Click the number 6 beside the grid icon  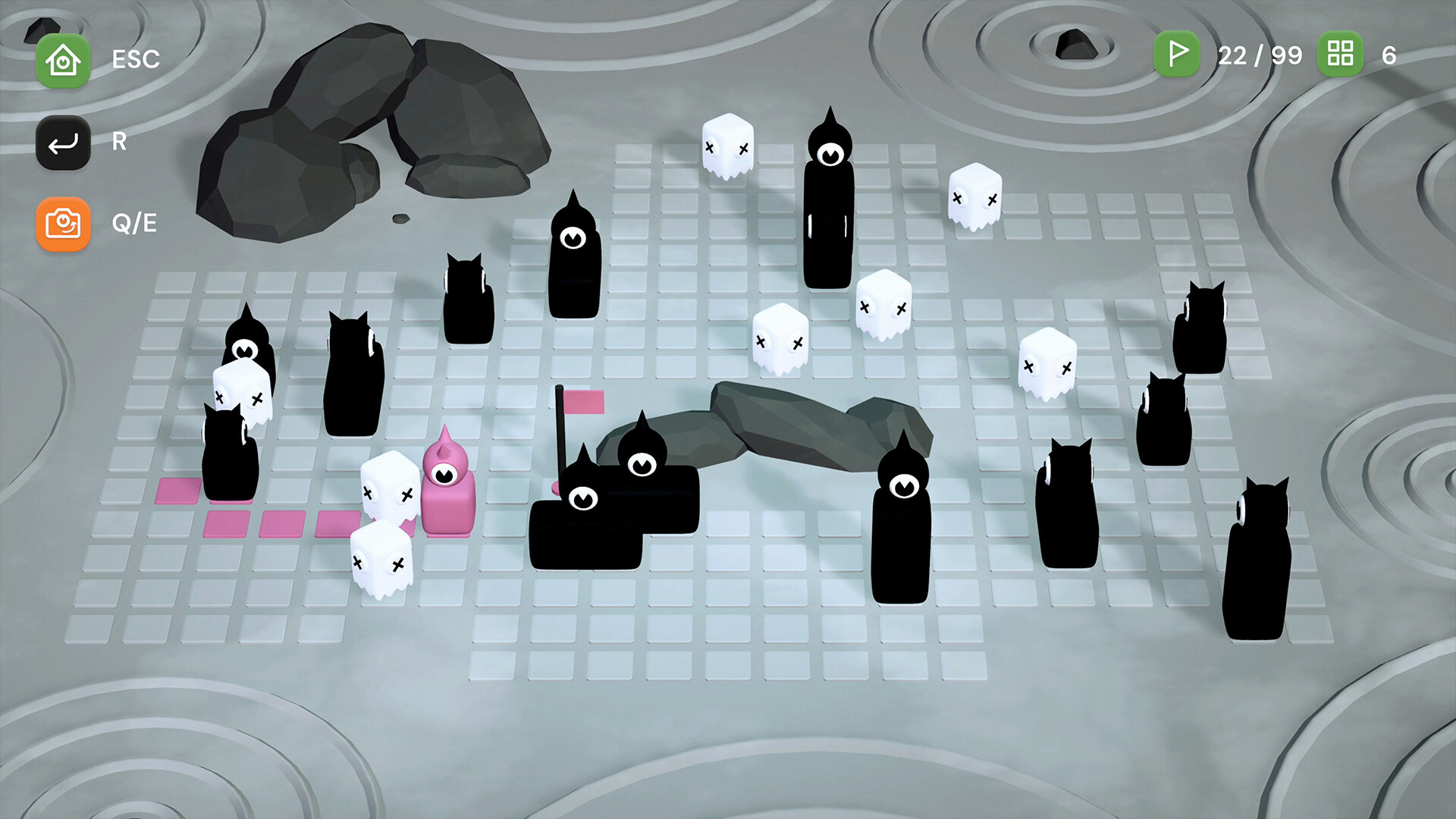(1390, 55)
